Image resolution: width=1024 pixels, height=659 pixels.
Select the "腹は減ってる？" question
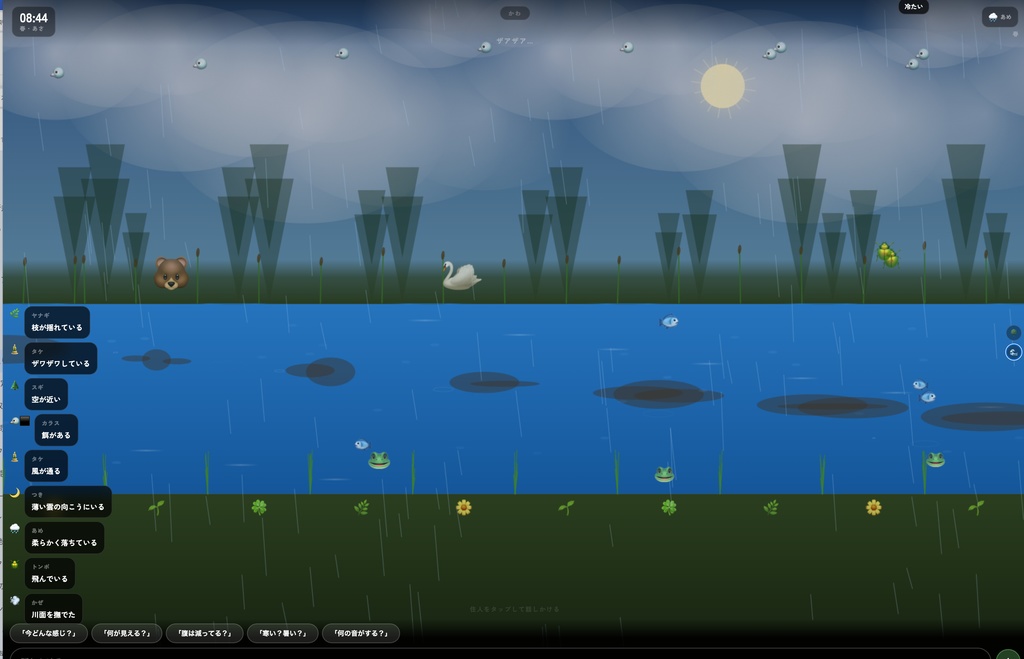[204, 633]
